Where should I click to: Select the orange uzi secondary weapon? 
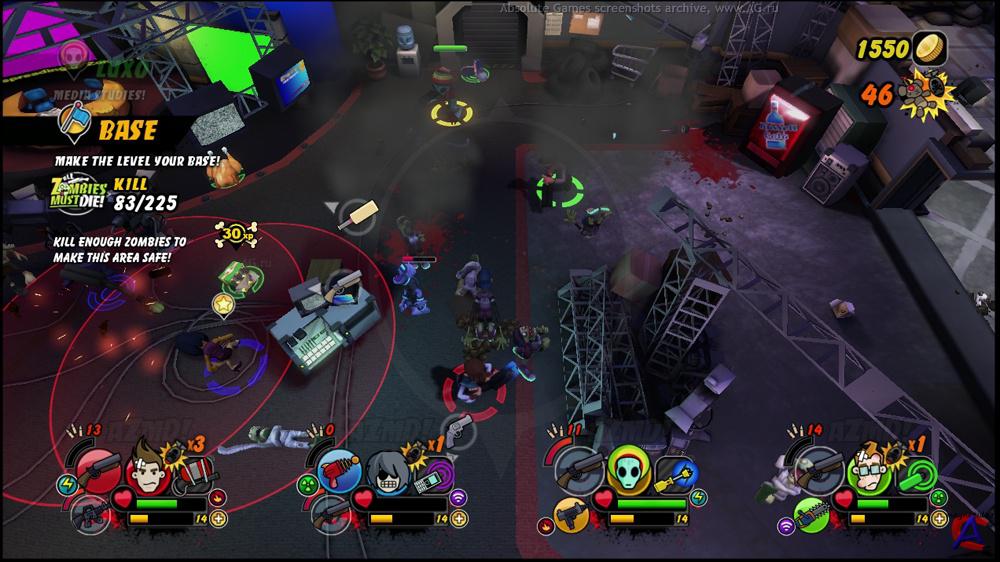tap(573, 514)
